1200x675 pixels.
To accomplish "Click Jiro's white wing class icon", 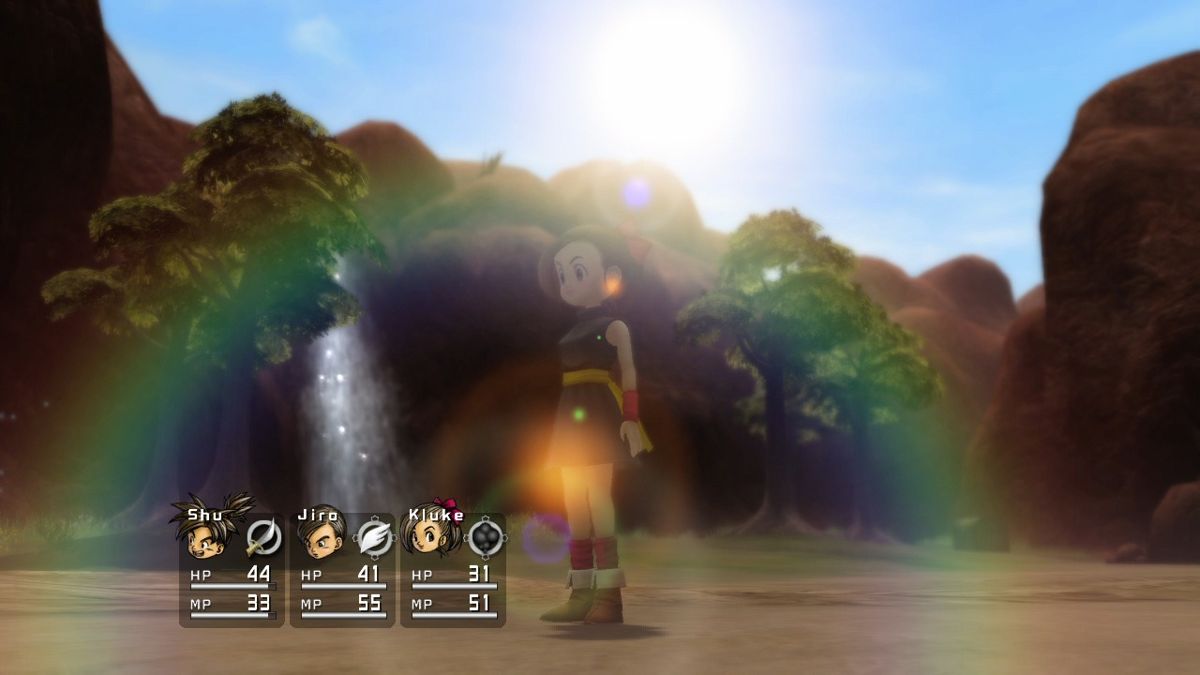I will point(374,538).
